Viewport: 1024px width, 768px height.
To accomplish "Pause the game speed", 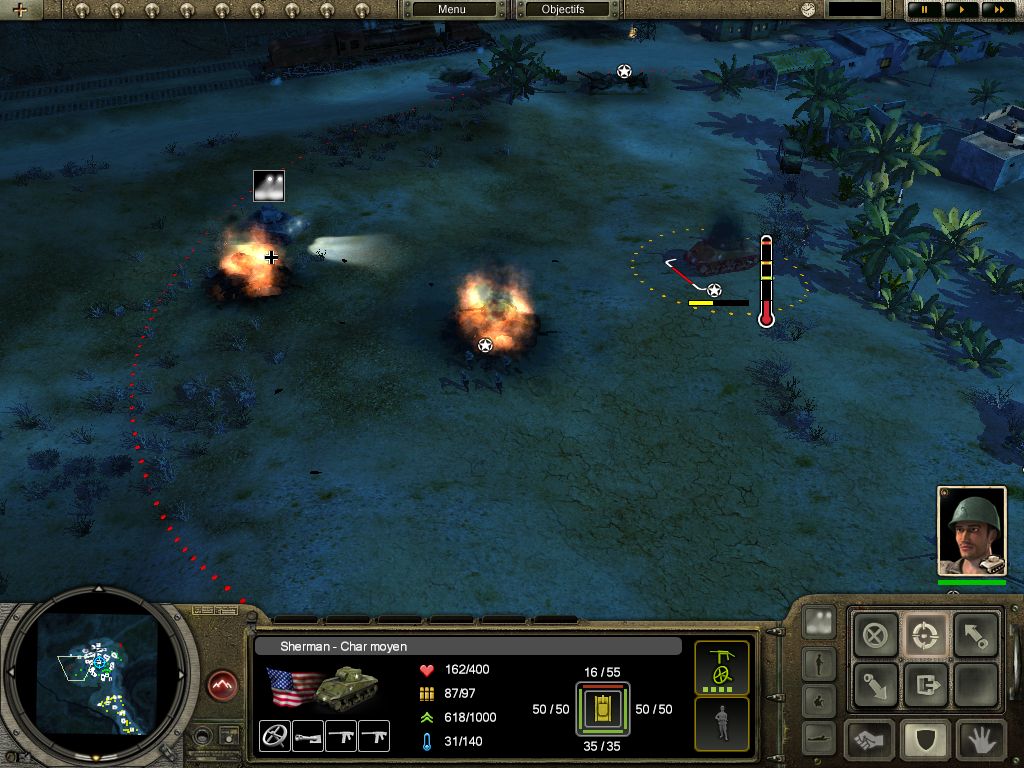I will pos(924,9).
